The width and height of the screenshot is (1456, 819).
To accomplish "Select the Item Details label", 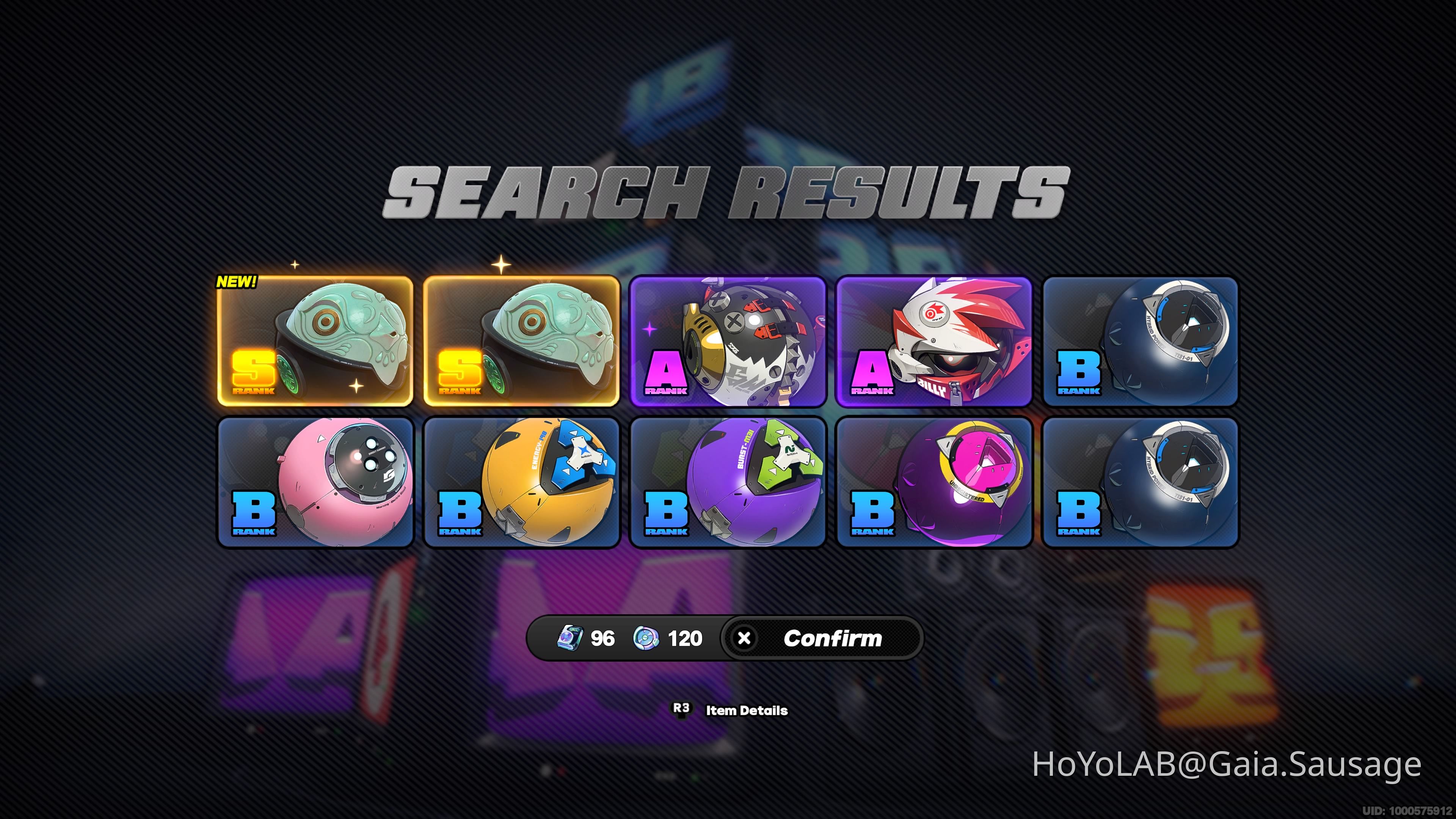I will tap(746, 711).
